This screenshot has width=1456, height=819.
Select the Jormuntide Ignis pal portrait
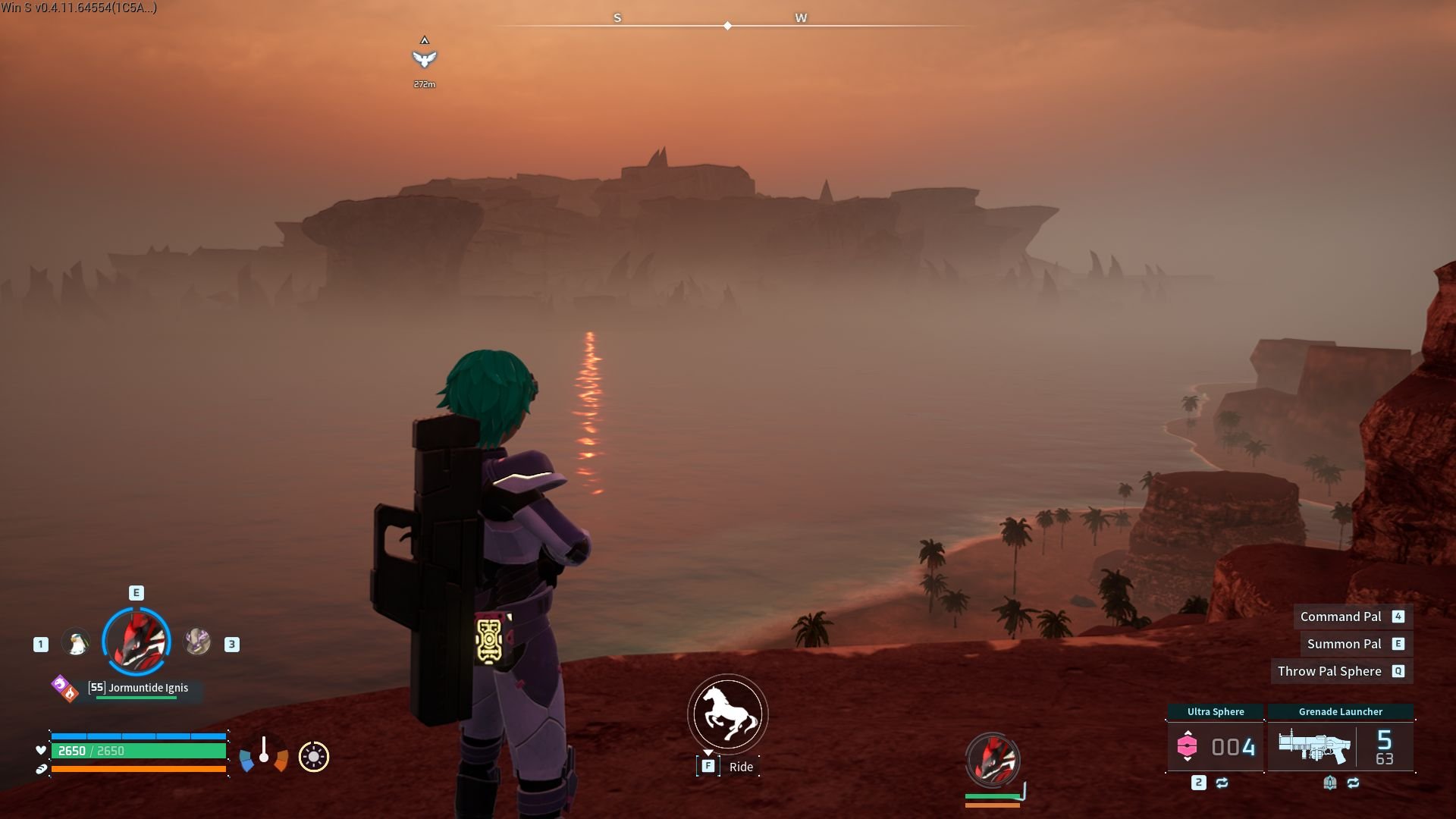point(136,641)
